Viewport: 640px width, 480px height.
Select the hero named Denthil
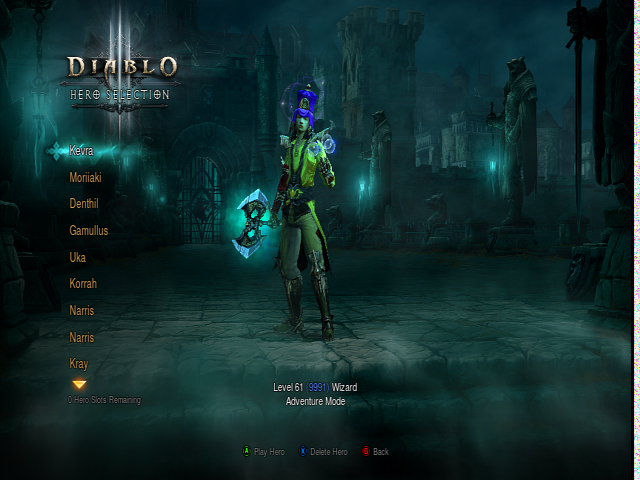84,204
